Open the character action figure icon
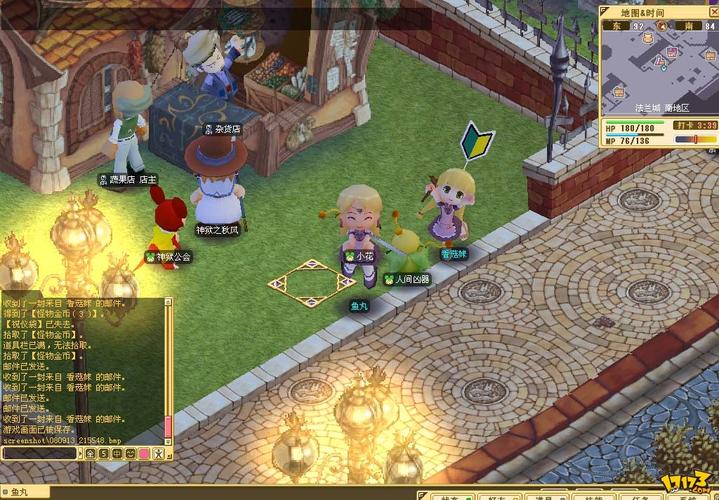 click(x=156, y=454)
